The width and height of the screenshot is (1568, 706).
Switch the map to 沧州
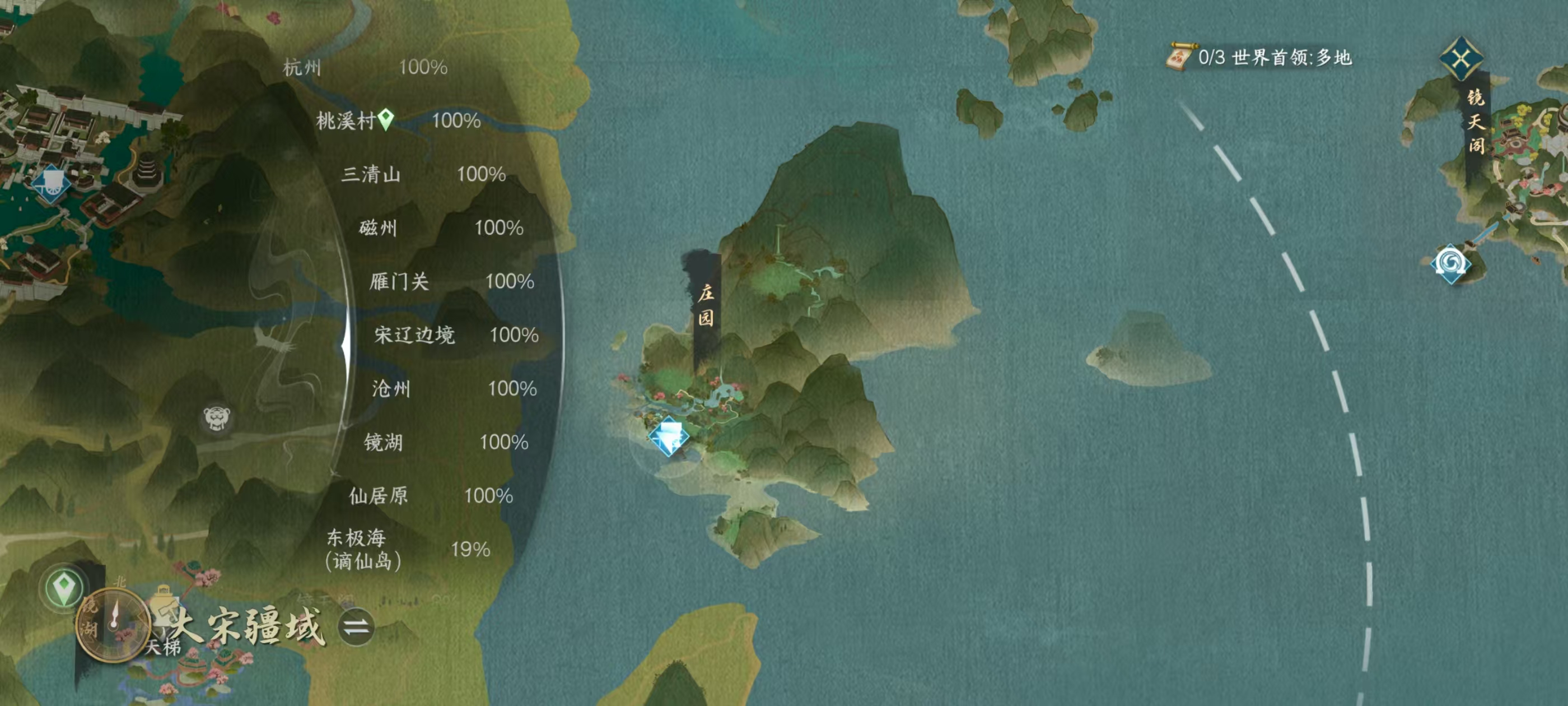click(x=391, y=389)
